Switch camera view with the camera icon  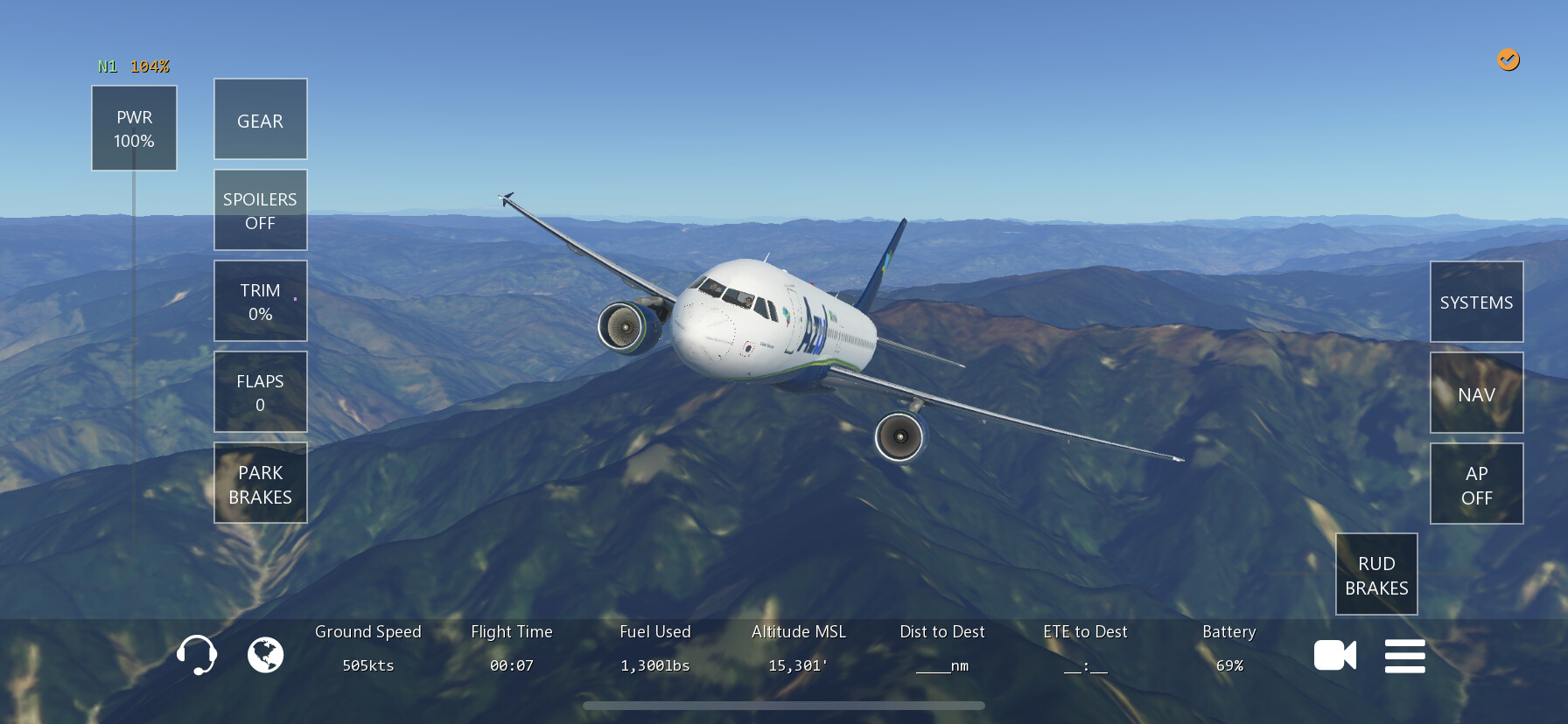point(1334,655)
